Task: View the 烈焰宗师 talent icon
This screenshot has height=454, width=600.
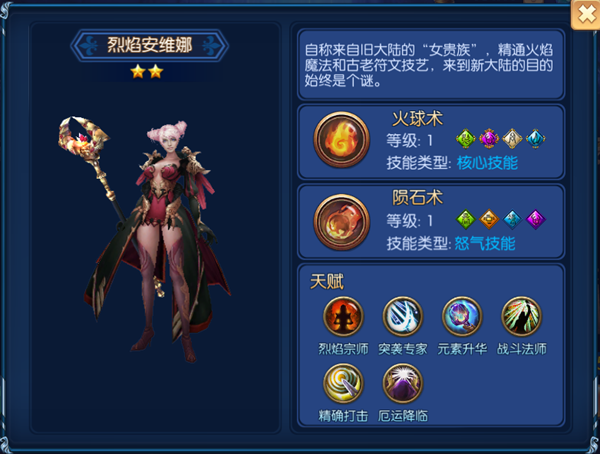Action: [343, 316]
